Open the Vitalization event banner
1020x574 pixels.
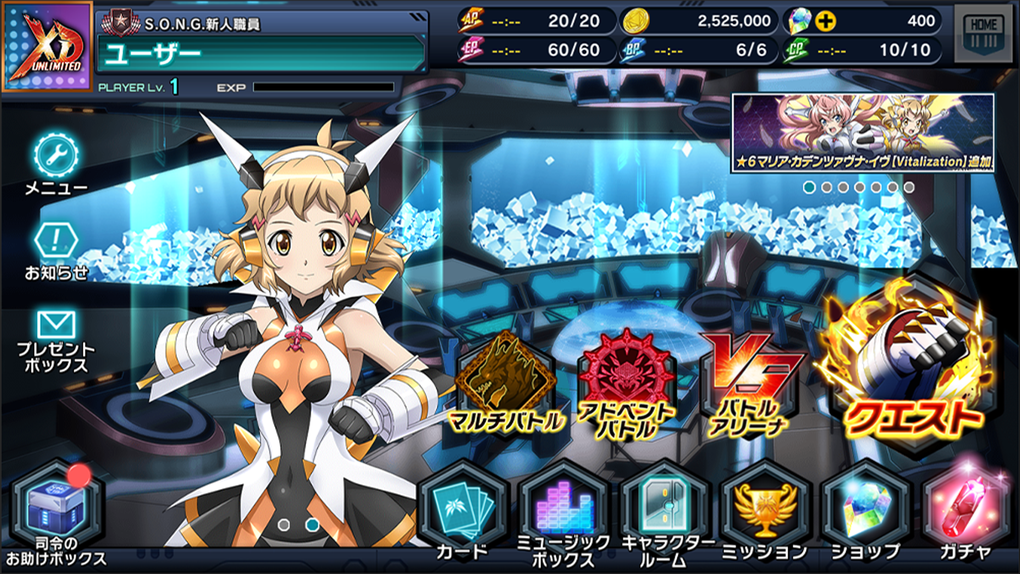click(863, 132)
